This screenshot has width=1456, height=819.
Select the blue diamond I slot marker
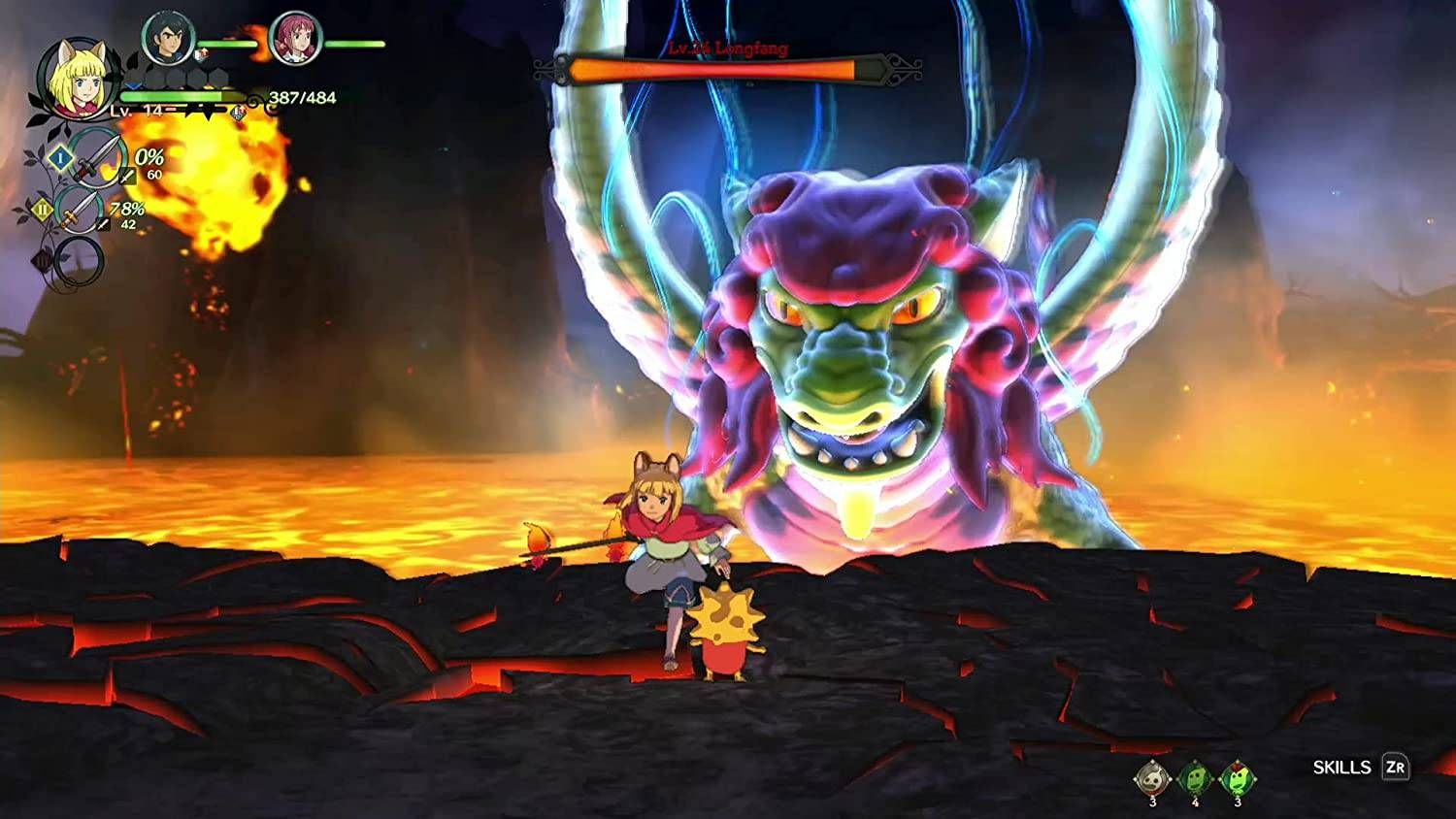click(60, 159)
